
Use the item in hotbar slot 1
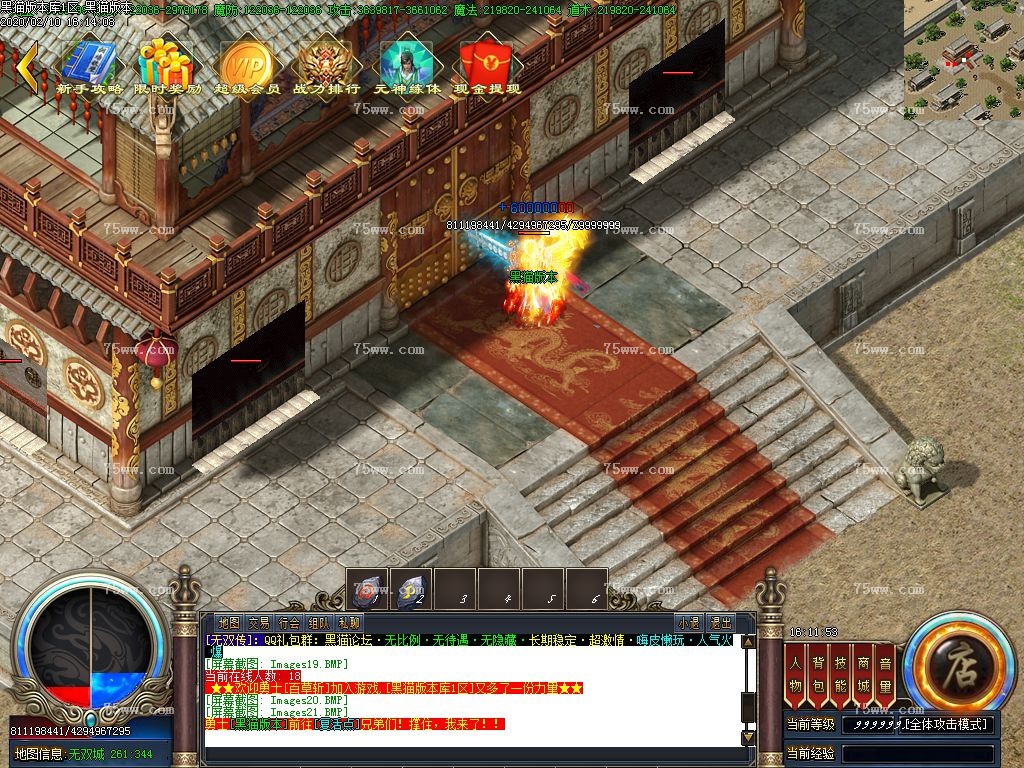click(368, 590)
